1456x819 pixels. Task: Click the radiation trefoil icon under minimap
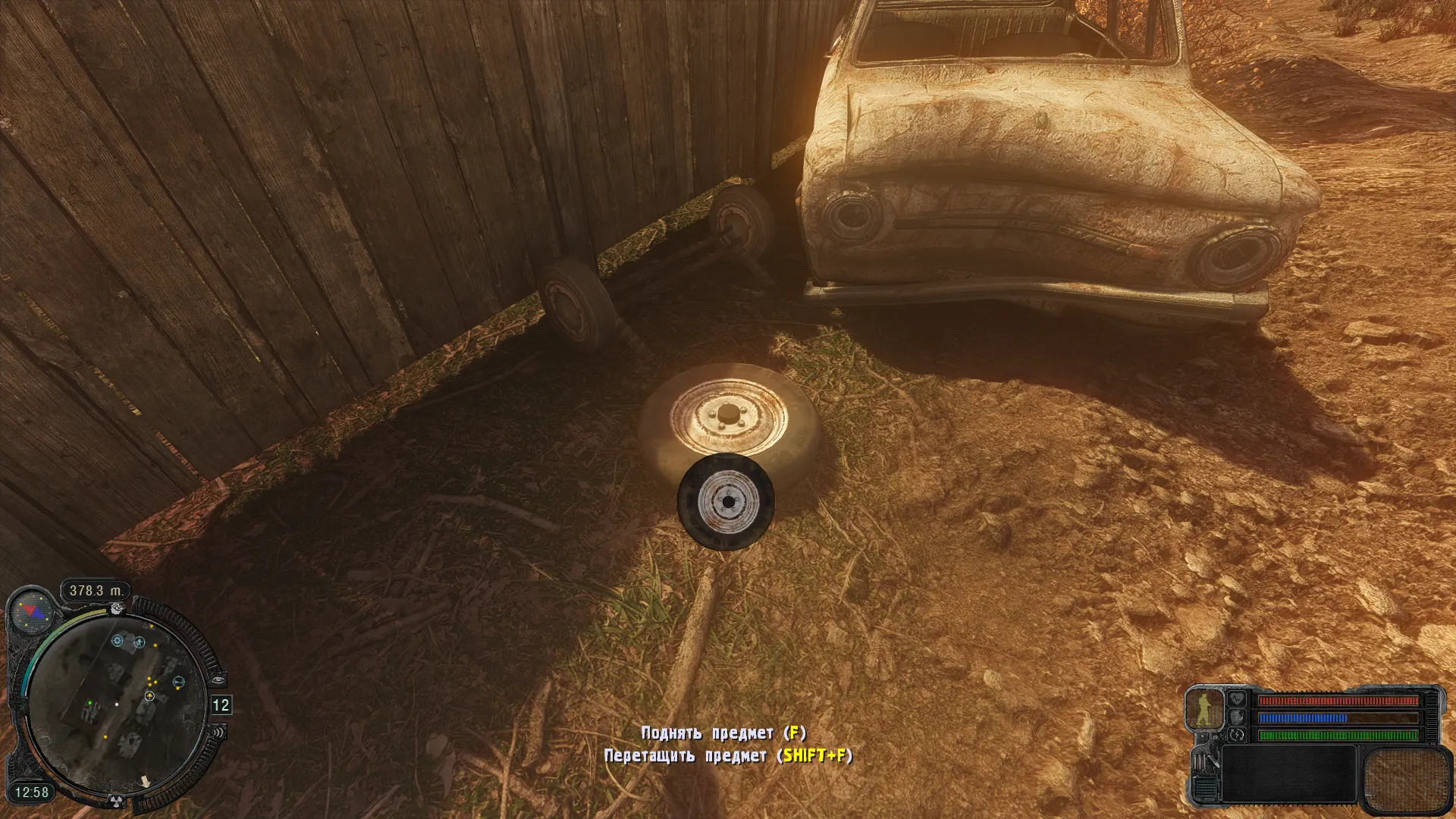pos(116,800)
